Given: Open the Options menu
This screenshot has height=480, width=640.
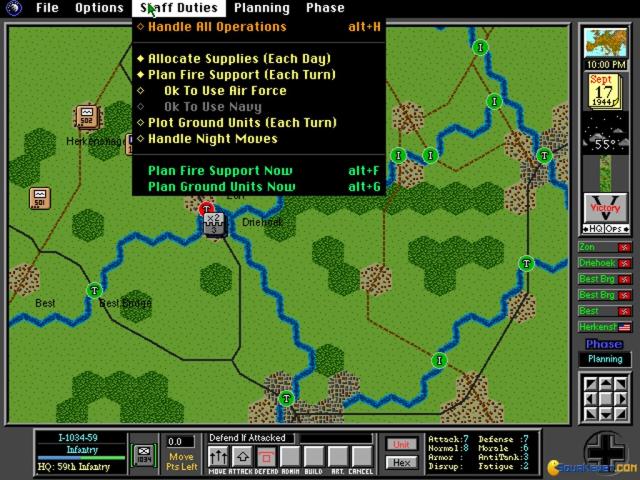Looking at the screenshot, I should (x=99, y=8).
